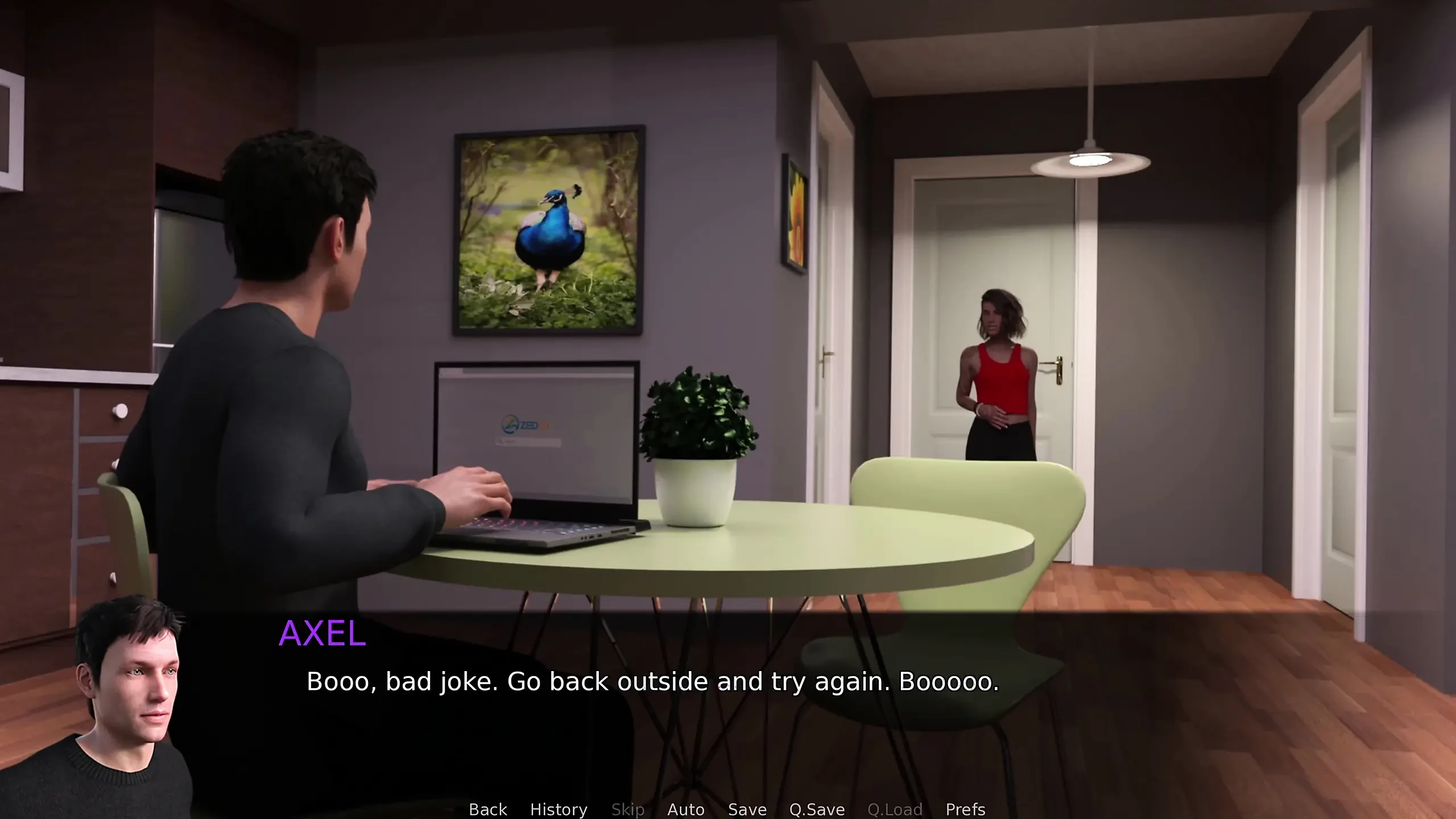This screenshot has width=1456, height=819.
Task: Advance Axel's dialogue text
Action: 652,681
